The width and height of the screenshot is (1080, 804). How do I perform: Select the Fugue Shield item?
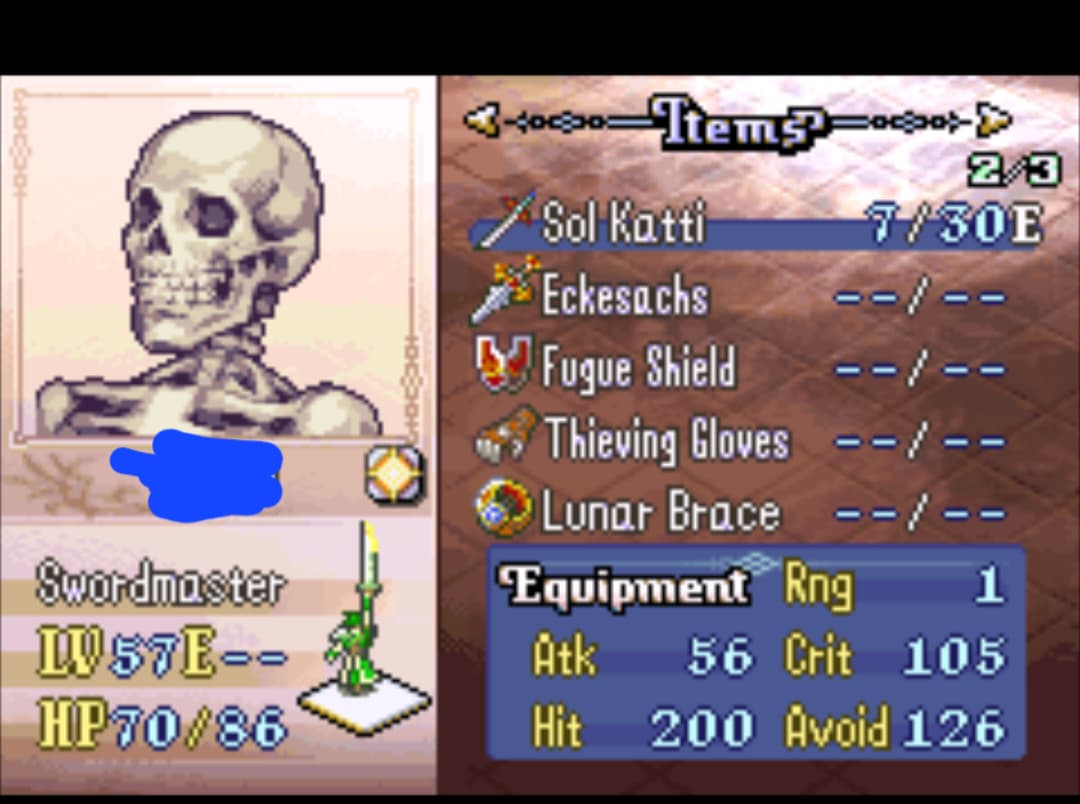click(x=637, y=368)
